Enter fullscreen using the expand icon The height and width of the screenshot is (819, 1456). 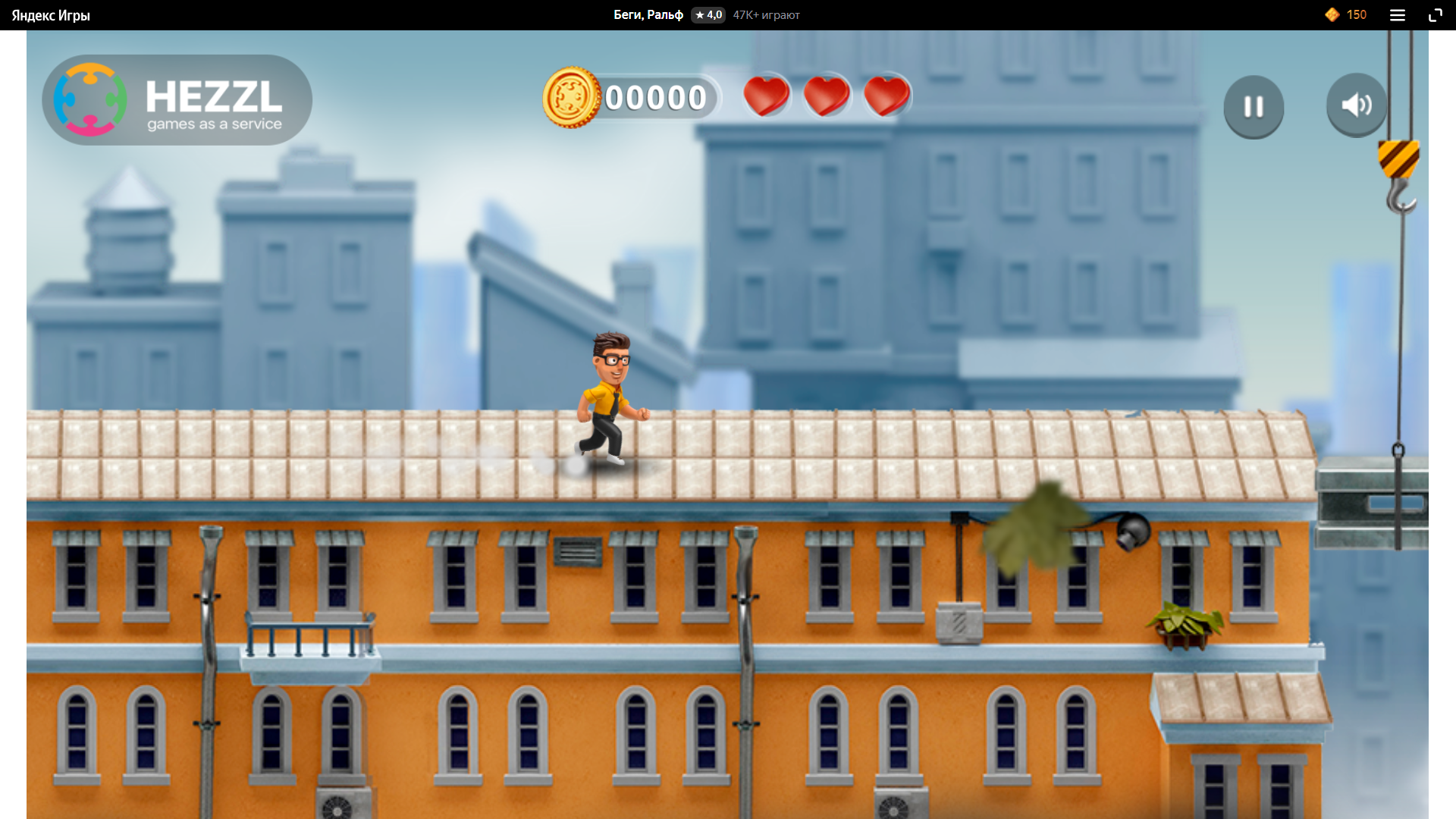[1436, 14]
